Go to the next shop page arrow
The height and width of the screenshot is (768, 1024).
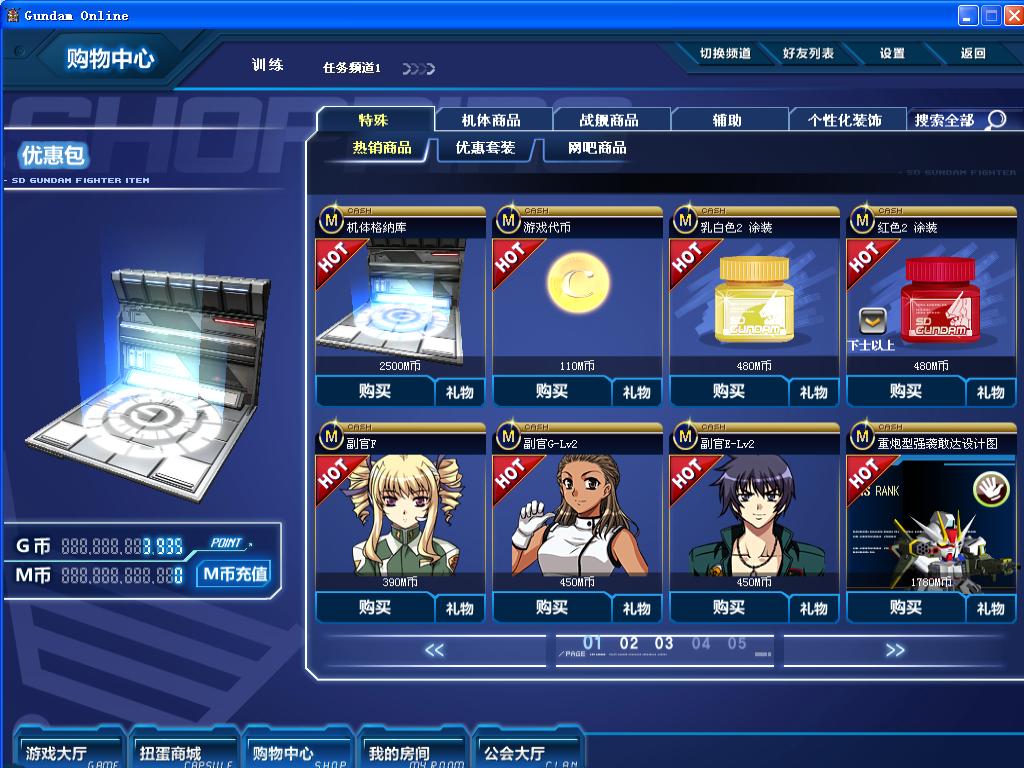(894, 650)
